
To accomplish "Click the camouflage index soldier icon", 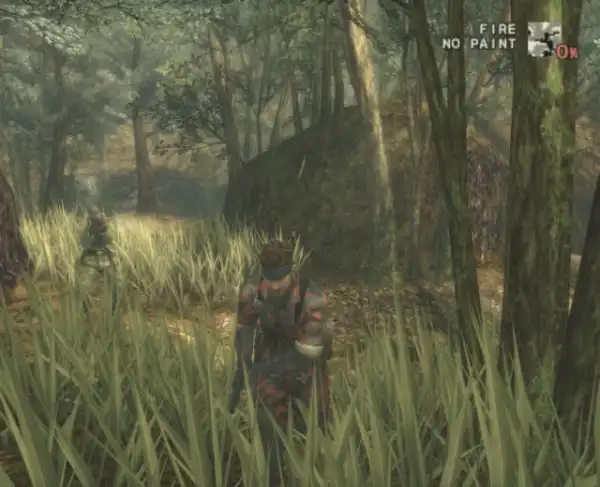I will point(541,38).
